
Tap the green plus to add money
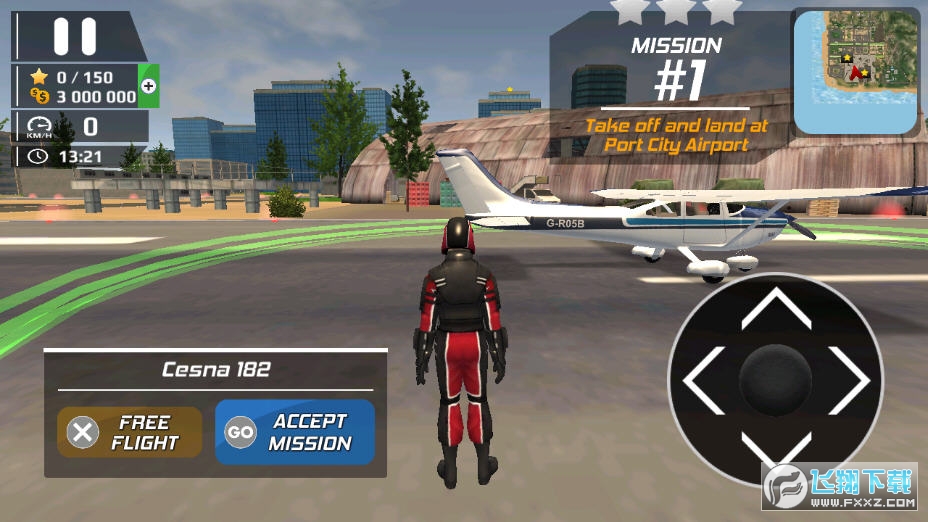[x=149, y=86]
